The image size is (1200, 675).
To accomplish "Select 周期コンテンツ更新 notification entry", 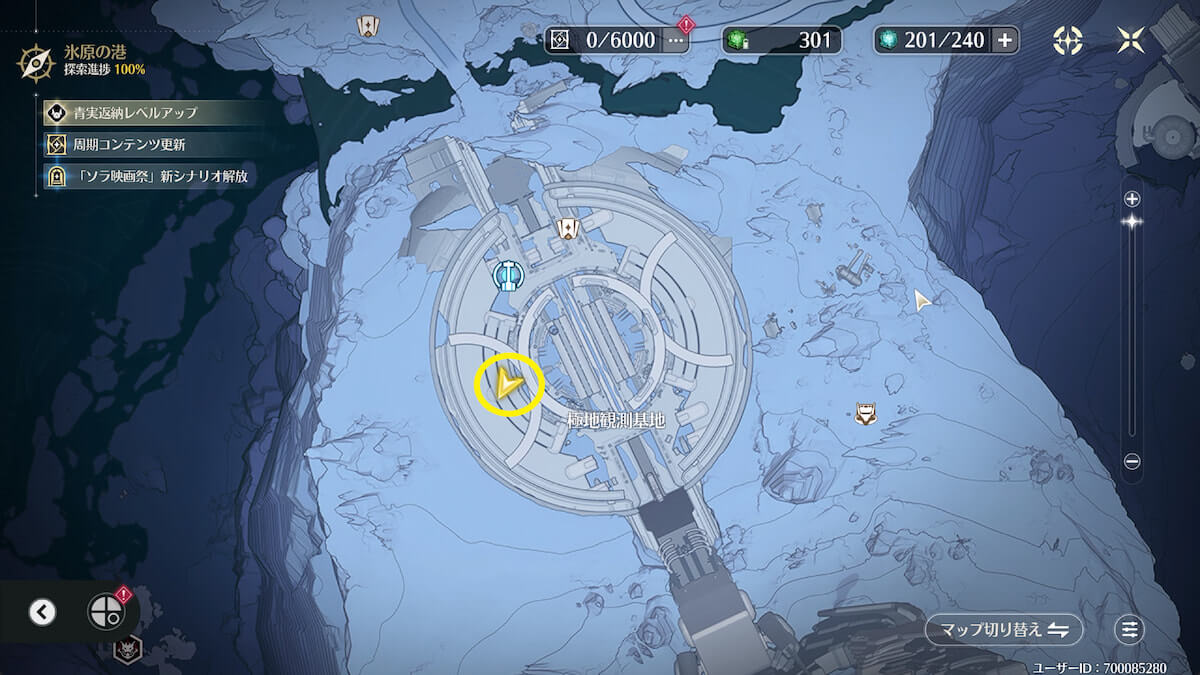I will click(133, 144).
